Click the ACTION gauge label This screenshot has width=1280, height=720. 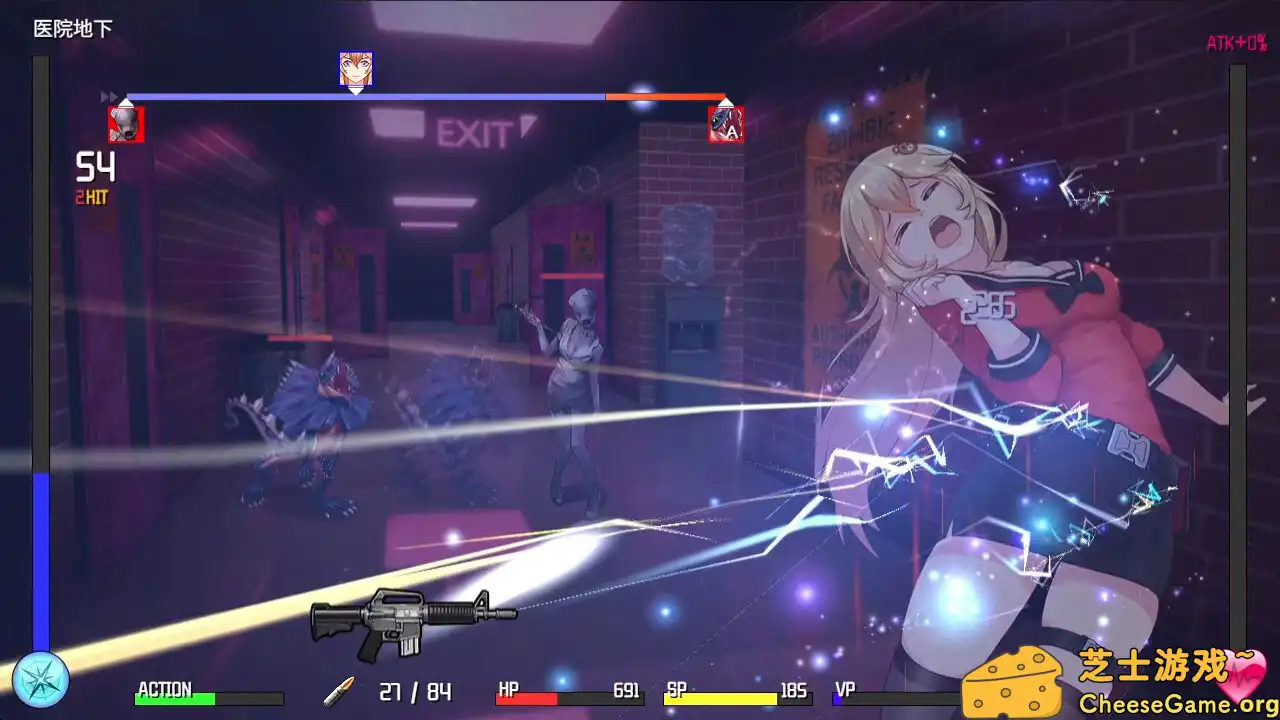coord(166,690)
